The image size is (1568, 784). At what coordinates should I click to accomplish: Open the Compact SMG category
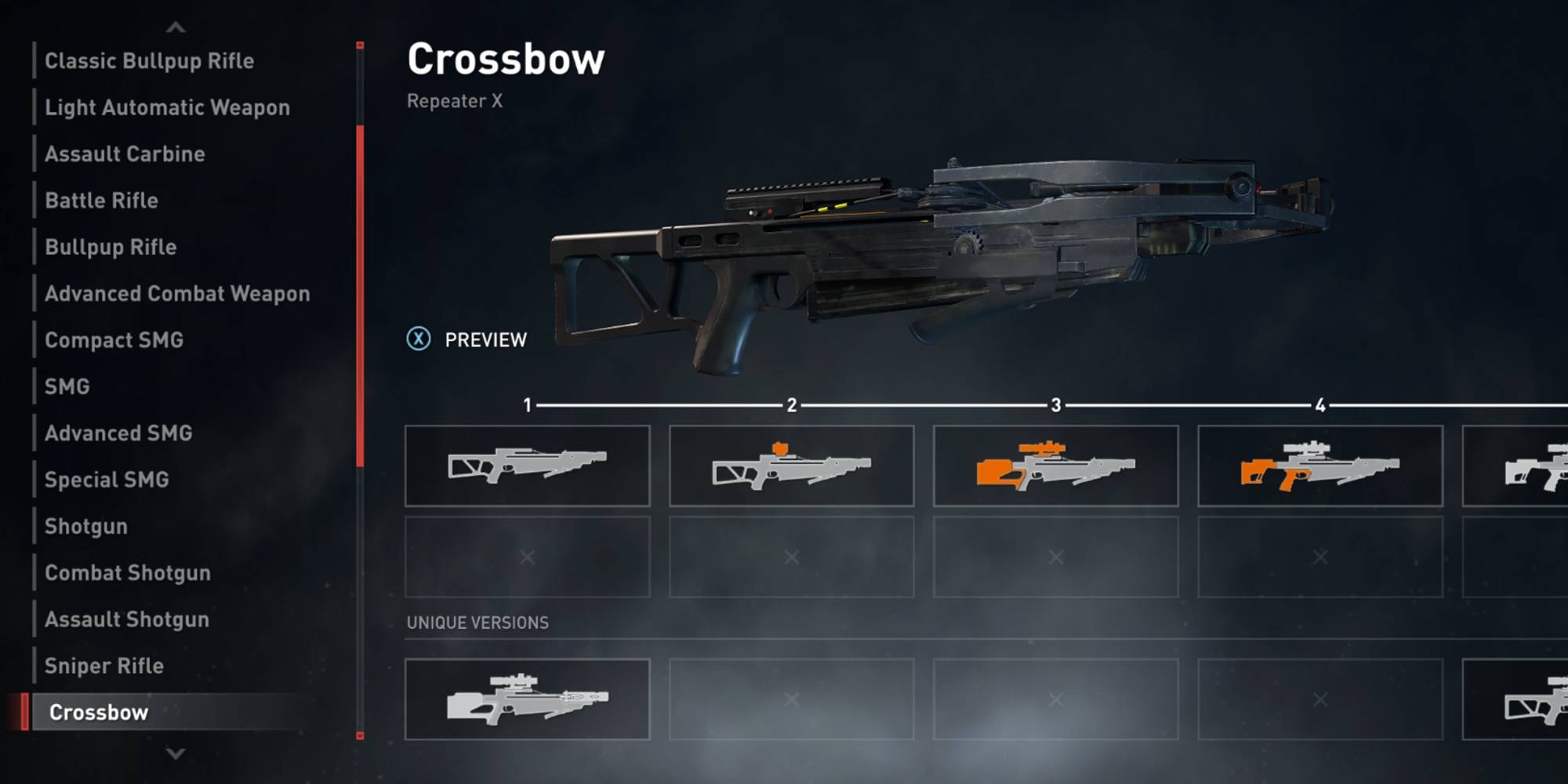114,340
